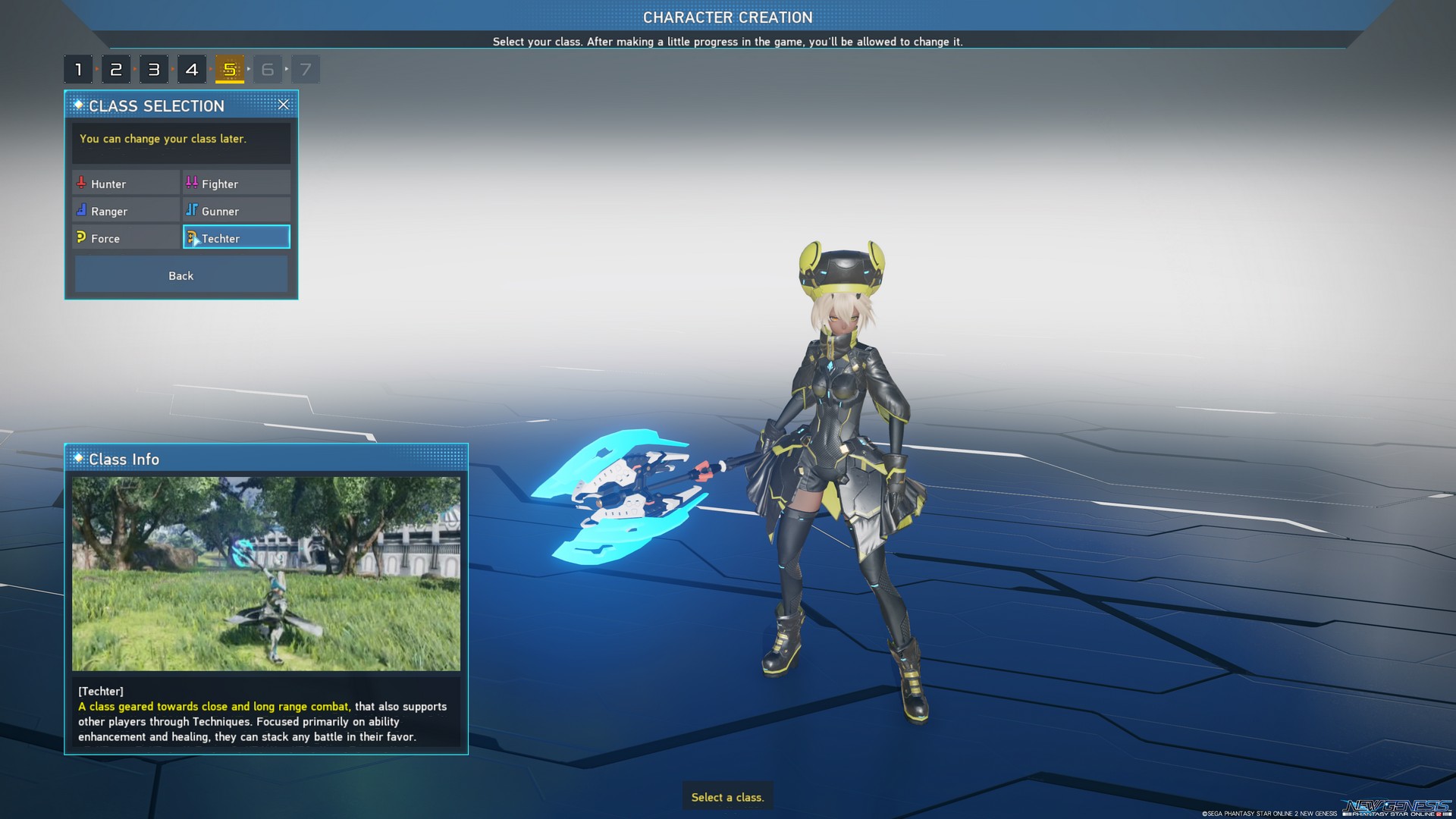Screen dimensions: 1456x819
Task: Click the yellow underline beneath step 5
Action: (229, 81)
